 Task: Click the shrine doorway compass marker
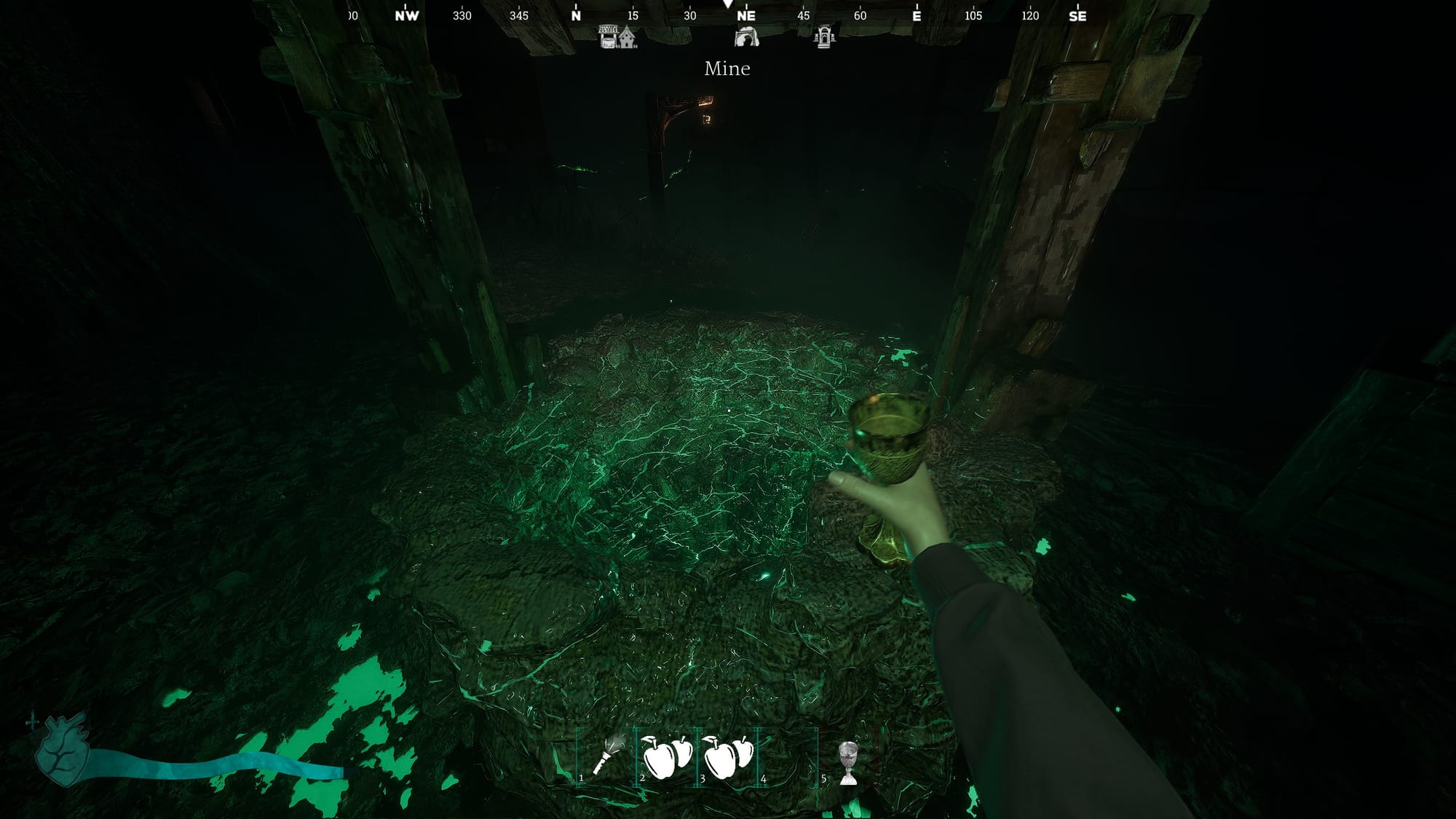(x=824, y=36)
